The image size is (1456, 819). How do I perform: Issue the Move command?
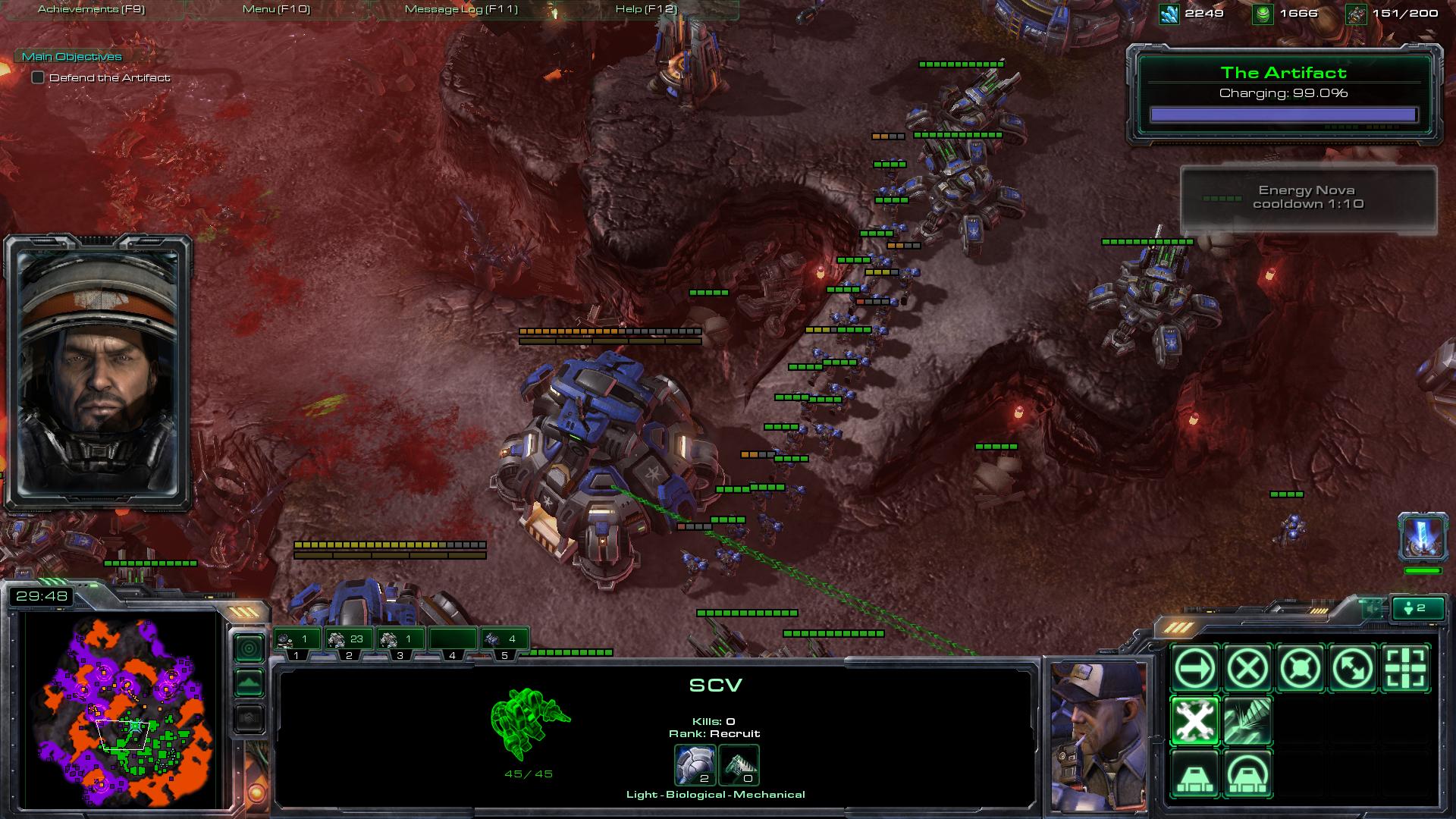point(1195,669)
